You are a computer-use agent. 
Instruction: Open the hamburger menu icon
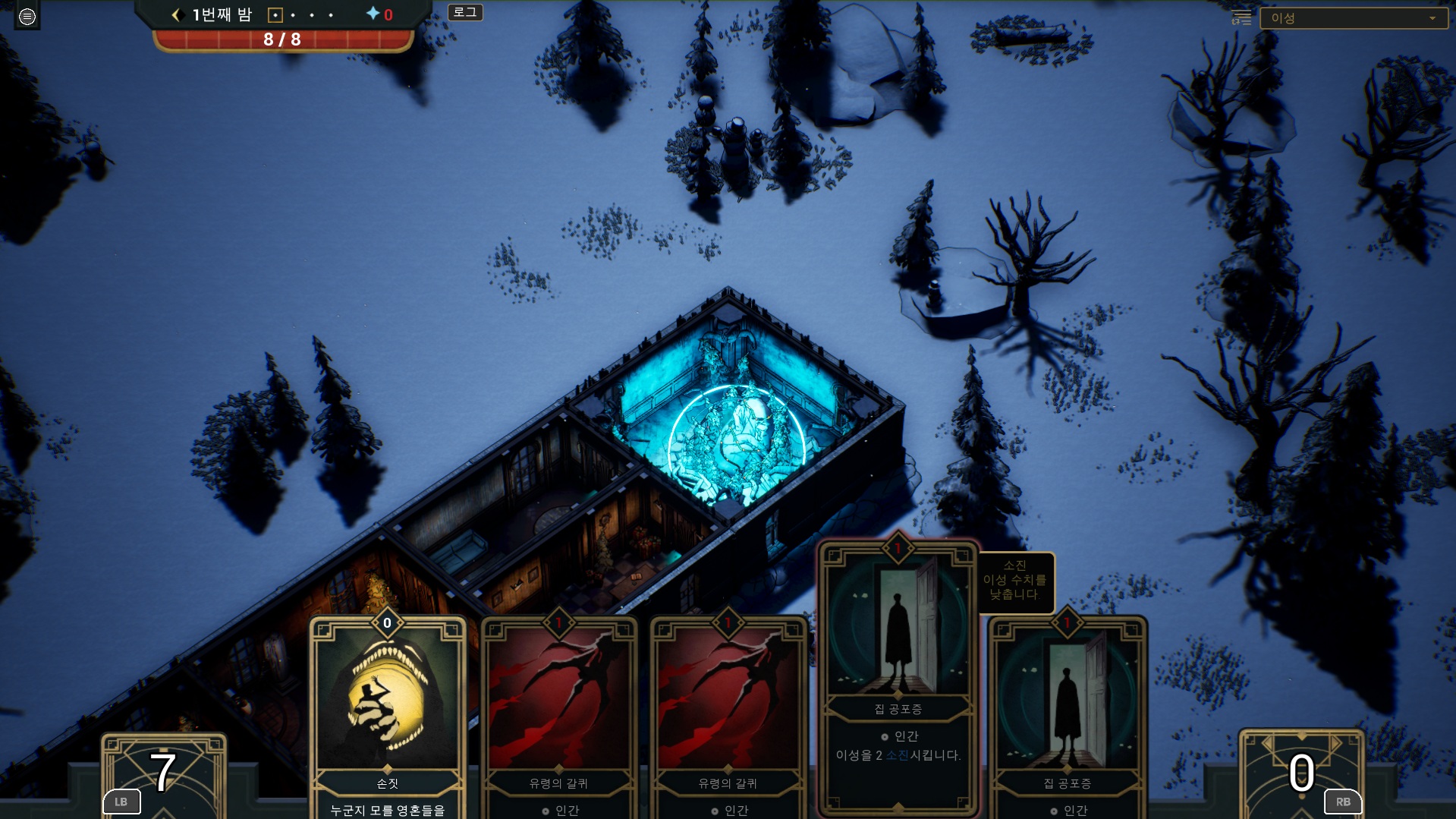[x=27, y=16]
